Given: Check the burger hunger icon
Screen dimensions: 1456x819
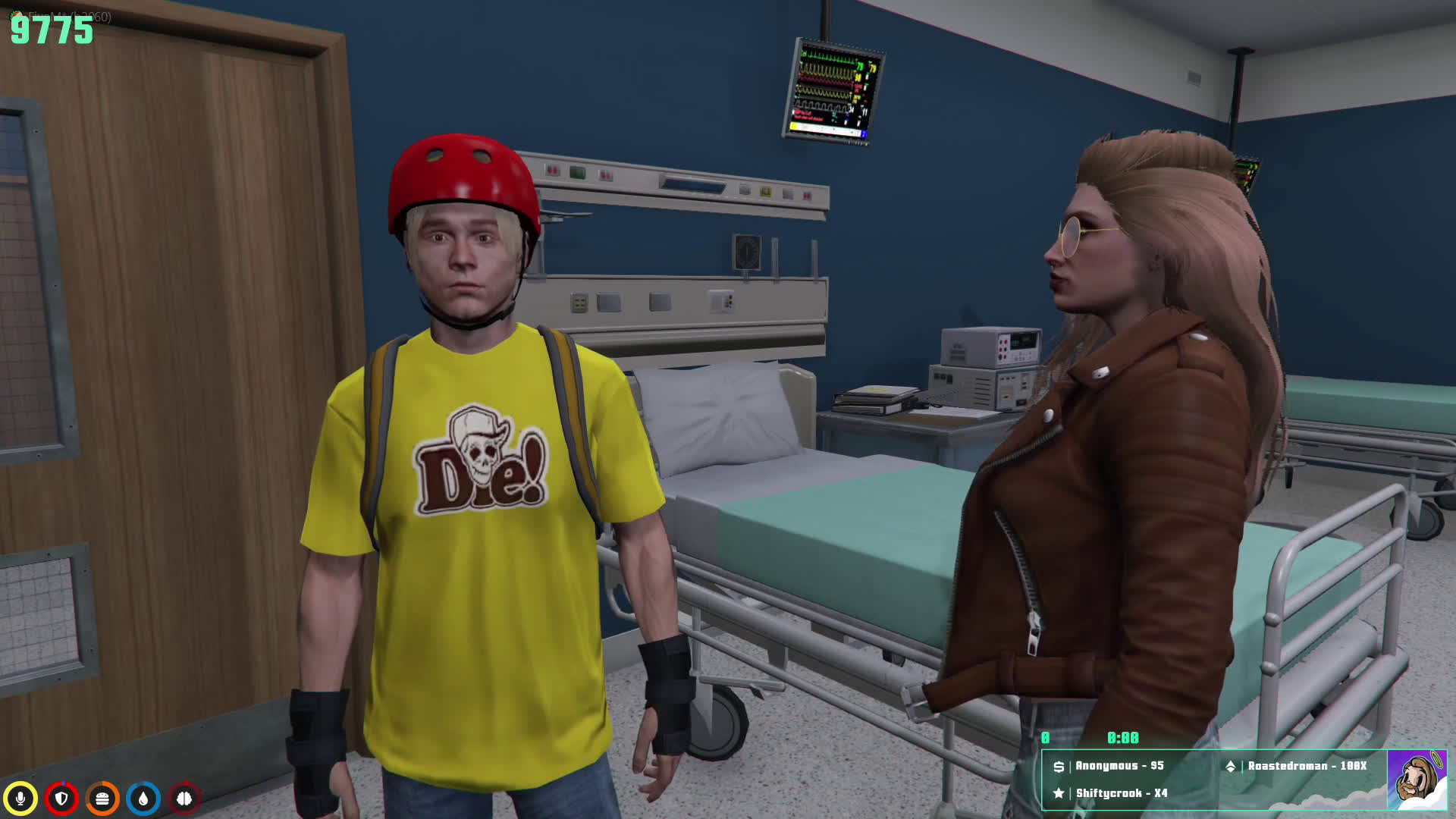Looking at the screenshot, I should tap(102, 799).
